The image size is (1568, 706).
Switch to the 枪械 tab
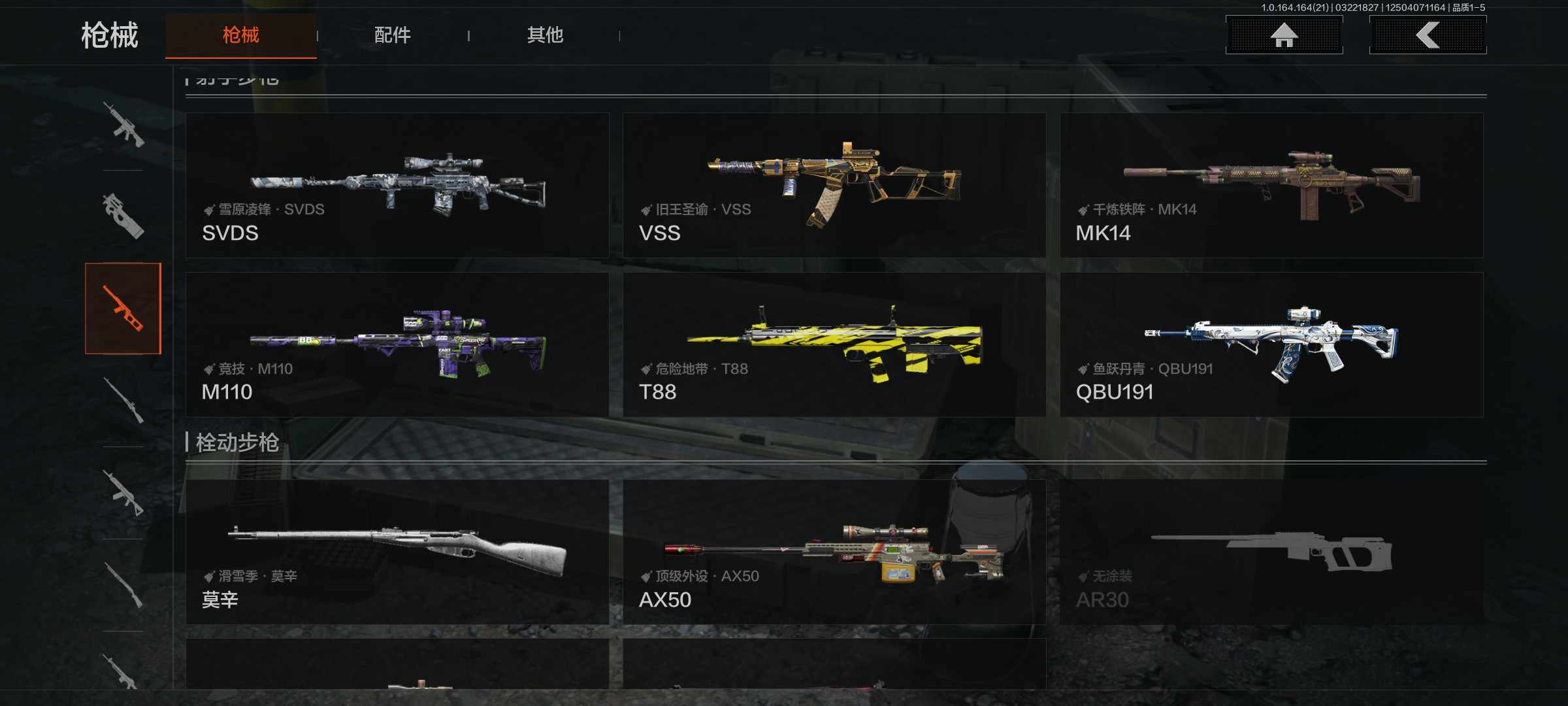click(x=240, y=35)
